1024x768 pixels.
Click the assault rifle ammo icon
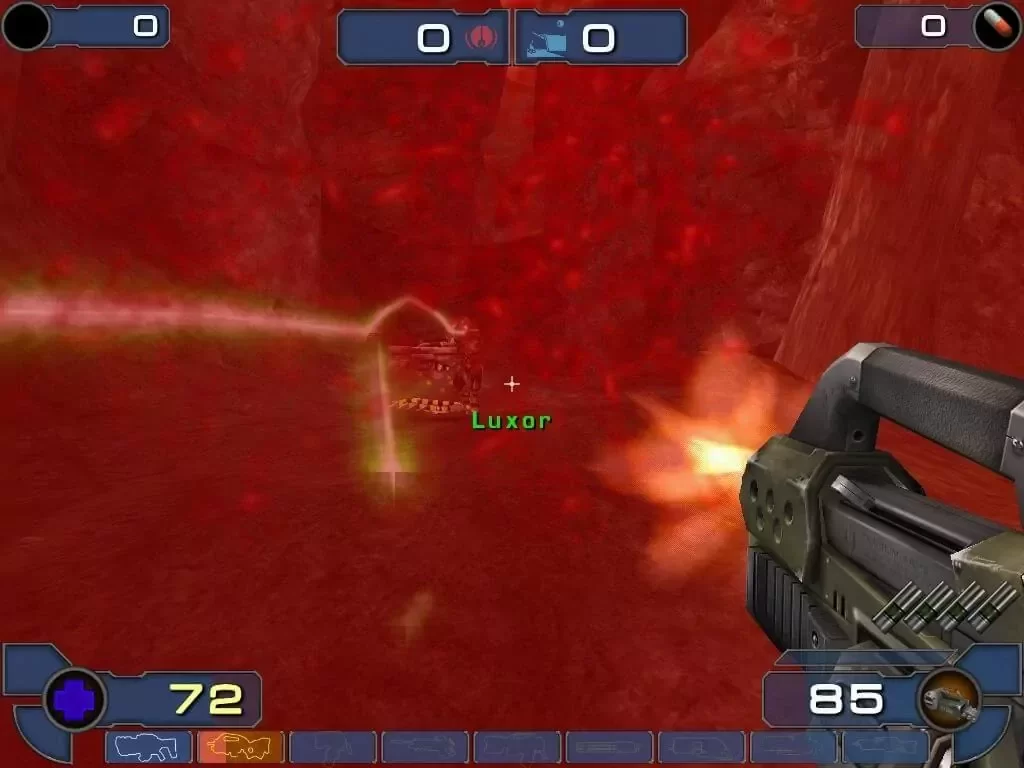[x=949, y=699]
